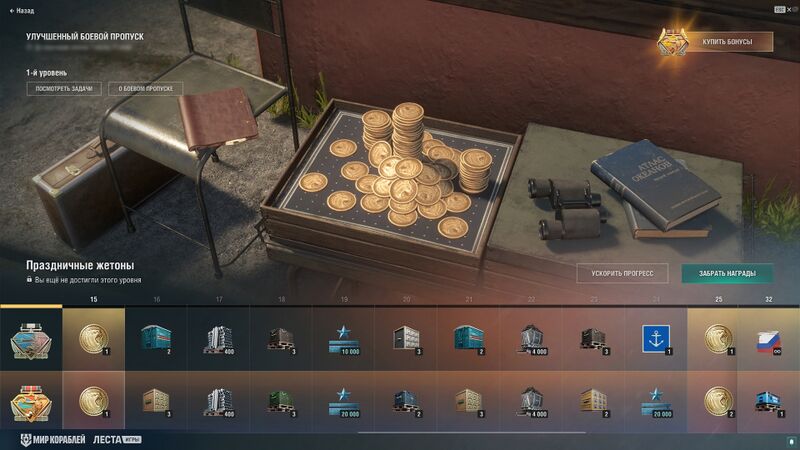
Task: Go back using the Назад button
Action: click(x=22, y=10)
